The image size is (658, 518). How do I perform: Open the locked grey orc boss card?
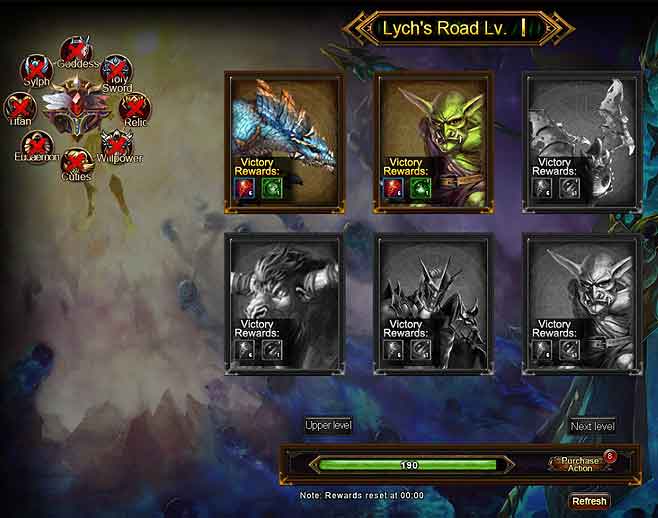click(x=581, y=290)
